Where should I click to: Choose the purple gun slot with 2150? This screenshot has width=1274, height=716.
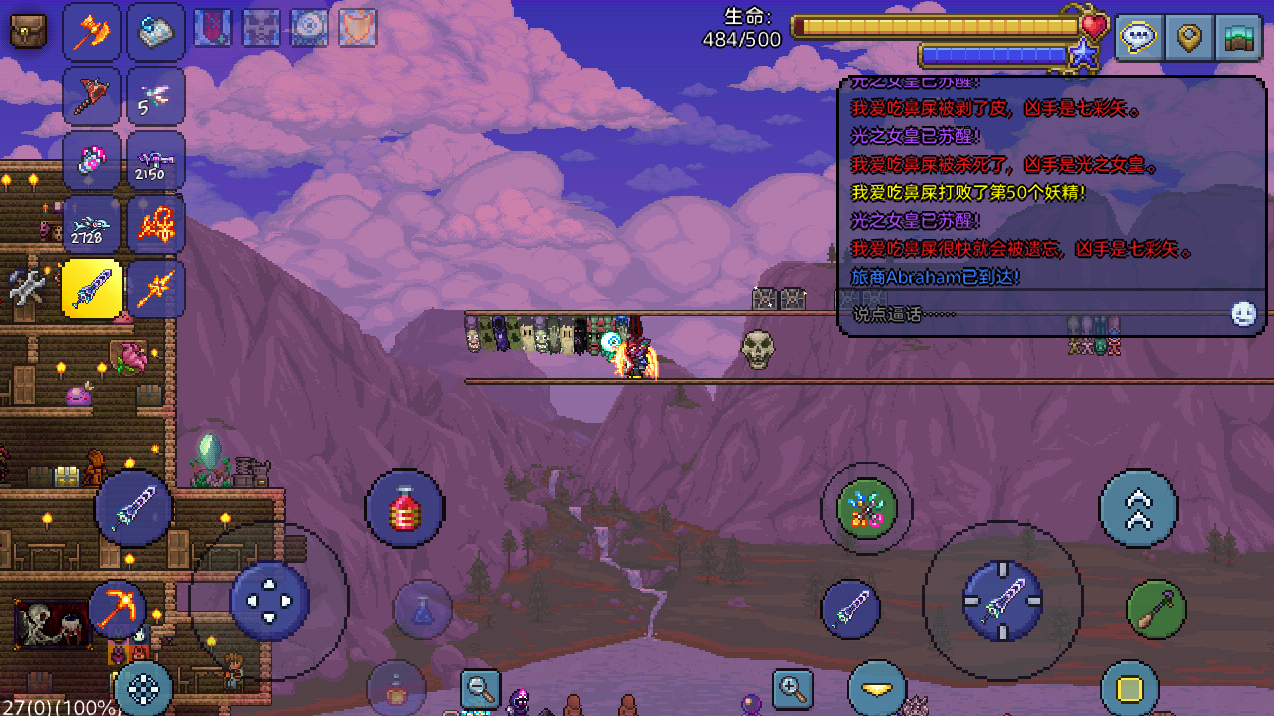click(x=156, y=160)
